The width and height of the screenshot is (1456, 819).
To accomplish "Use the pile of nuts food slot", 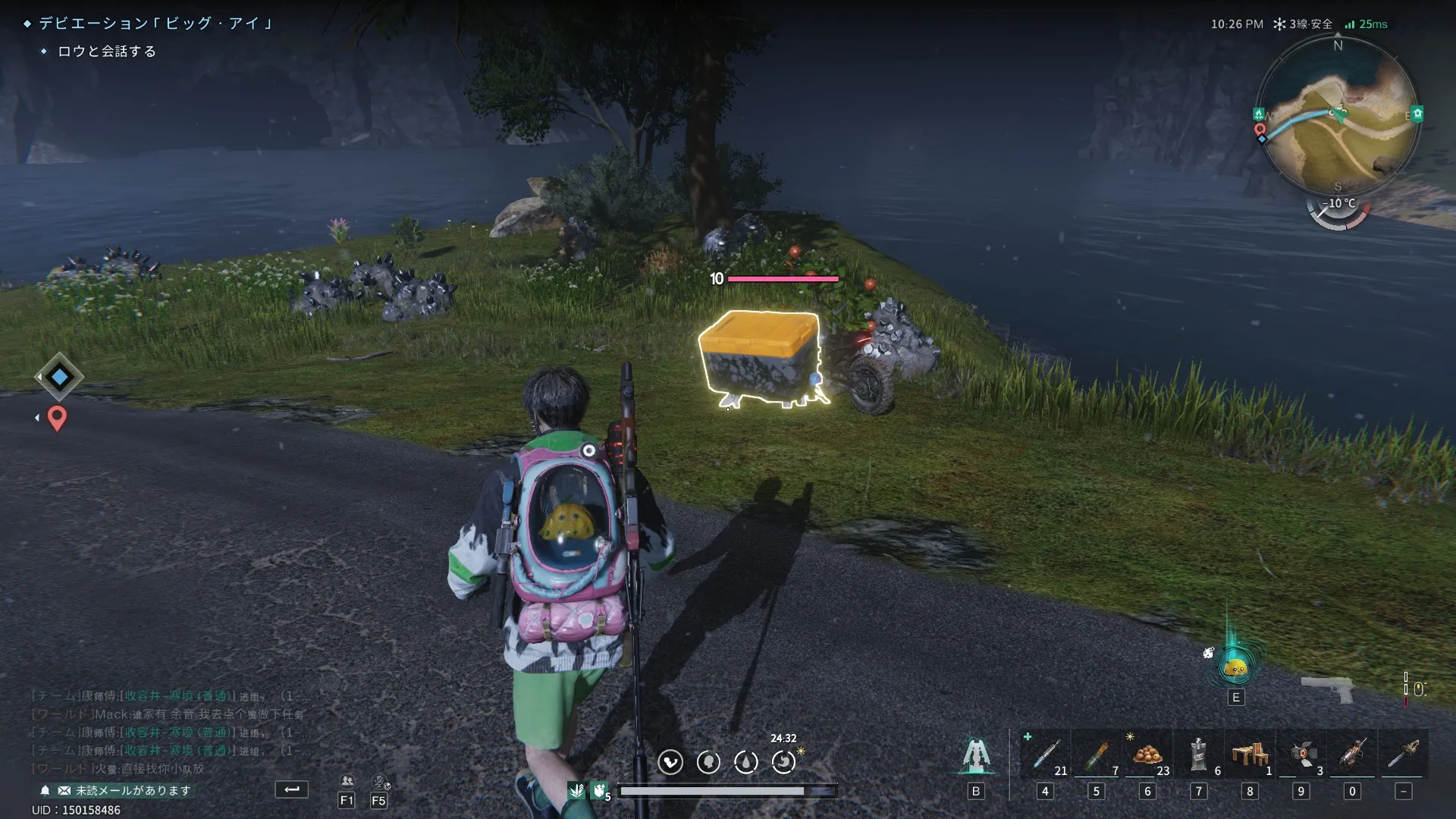I will tap(1147, 755).
